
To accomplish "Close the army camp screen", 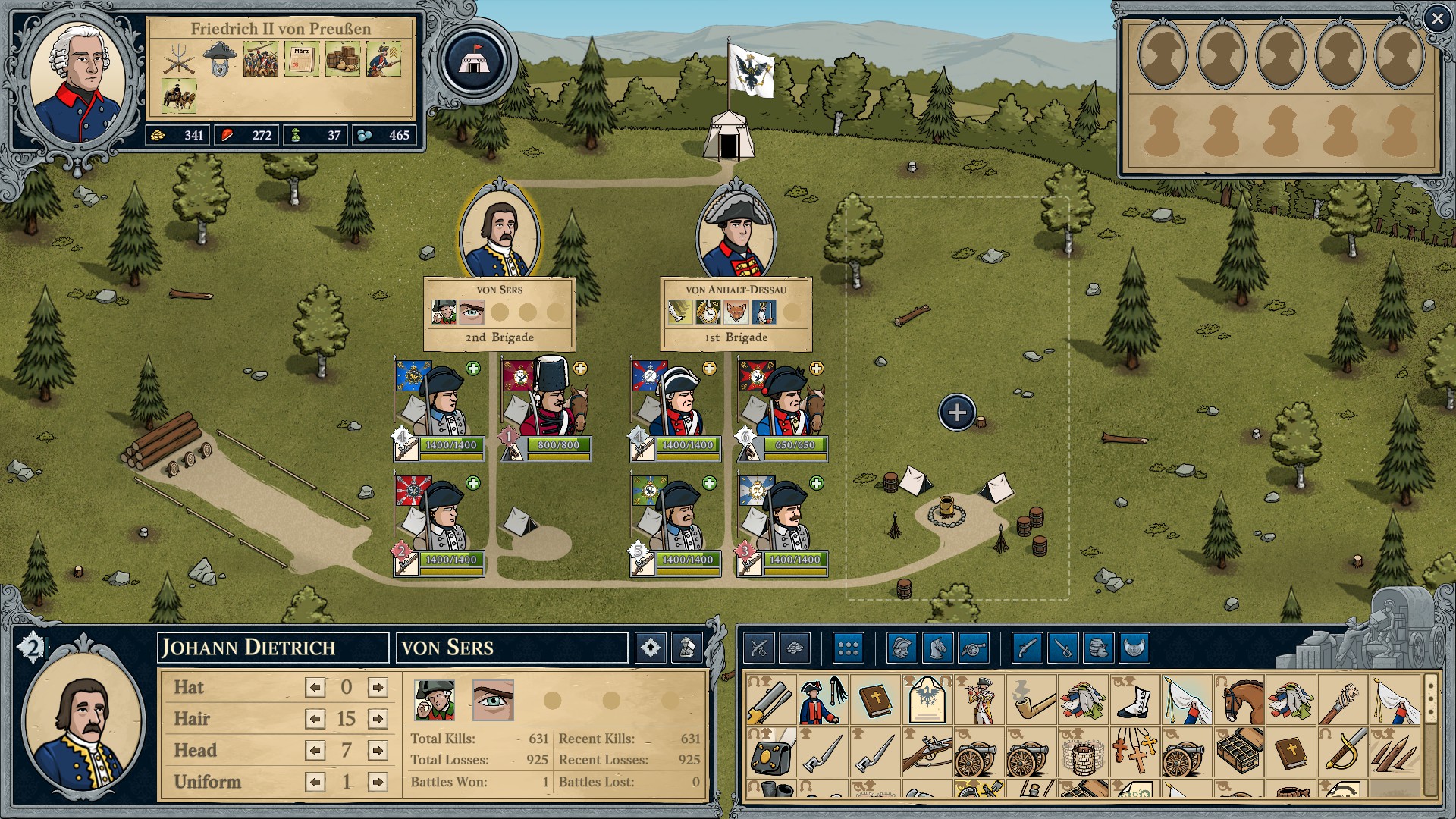I will point(1436,19).
